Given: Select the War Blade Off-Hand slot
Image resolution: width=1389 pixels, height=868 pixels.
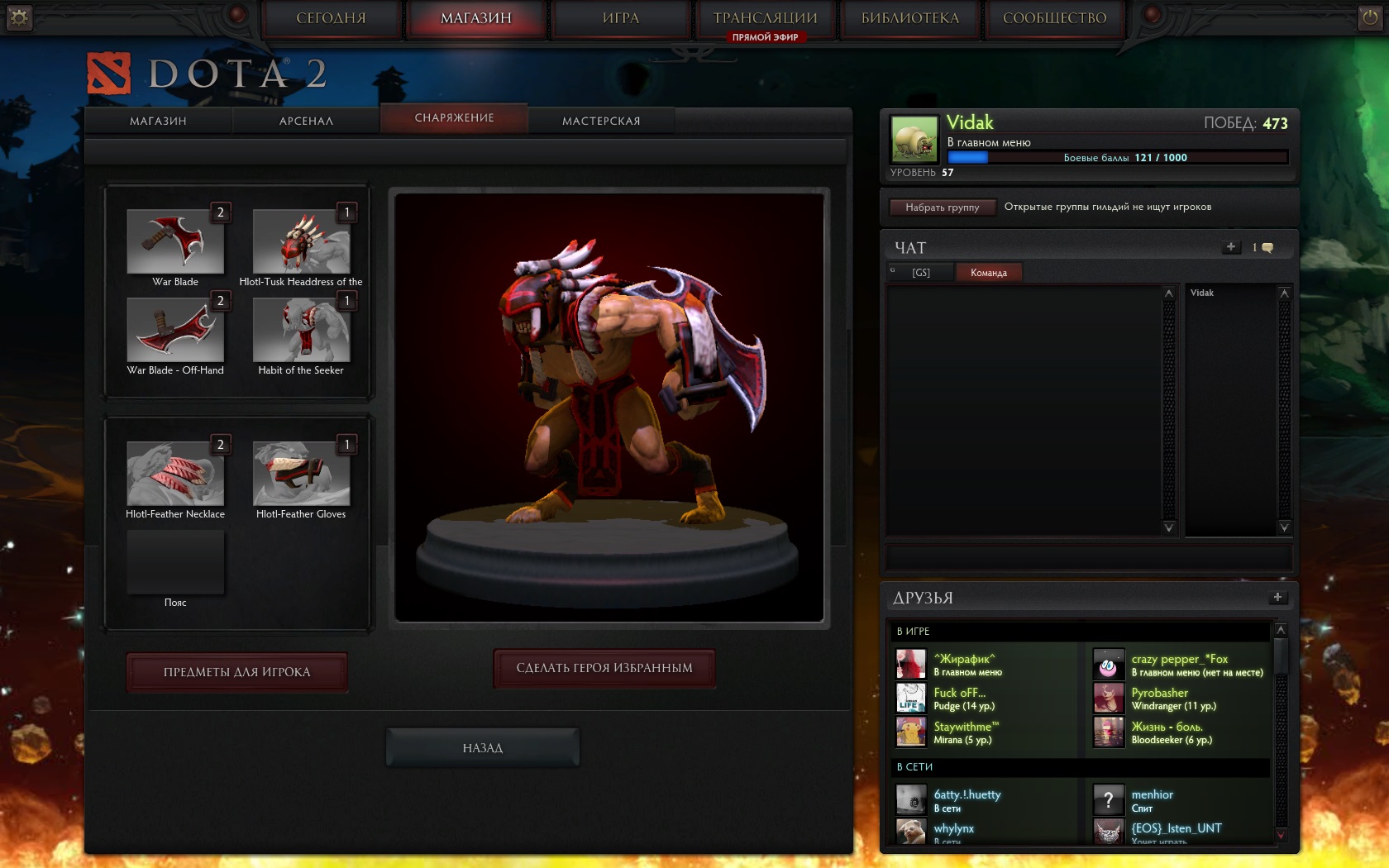Looking at the screenshot, I should [x=175, y=330].
